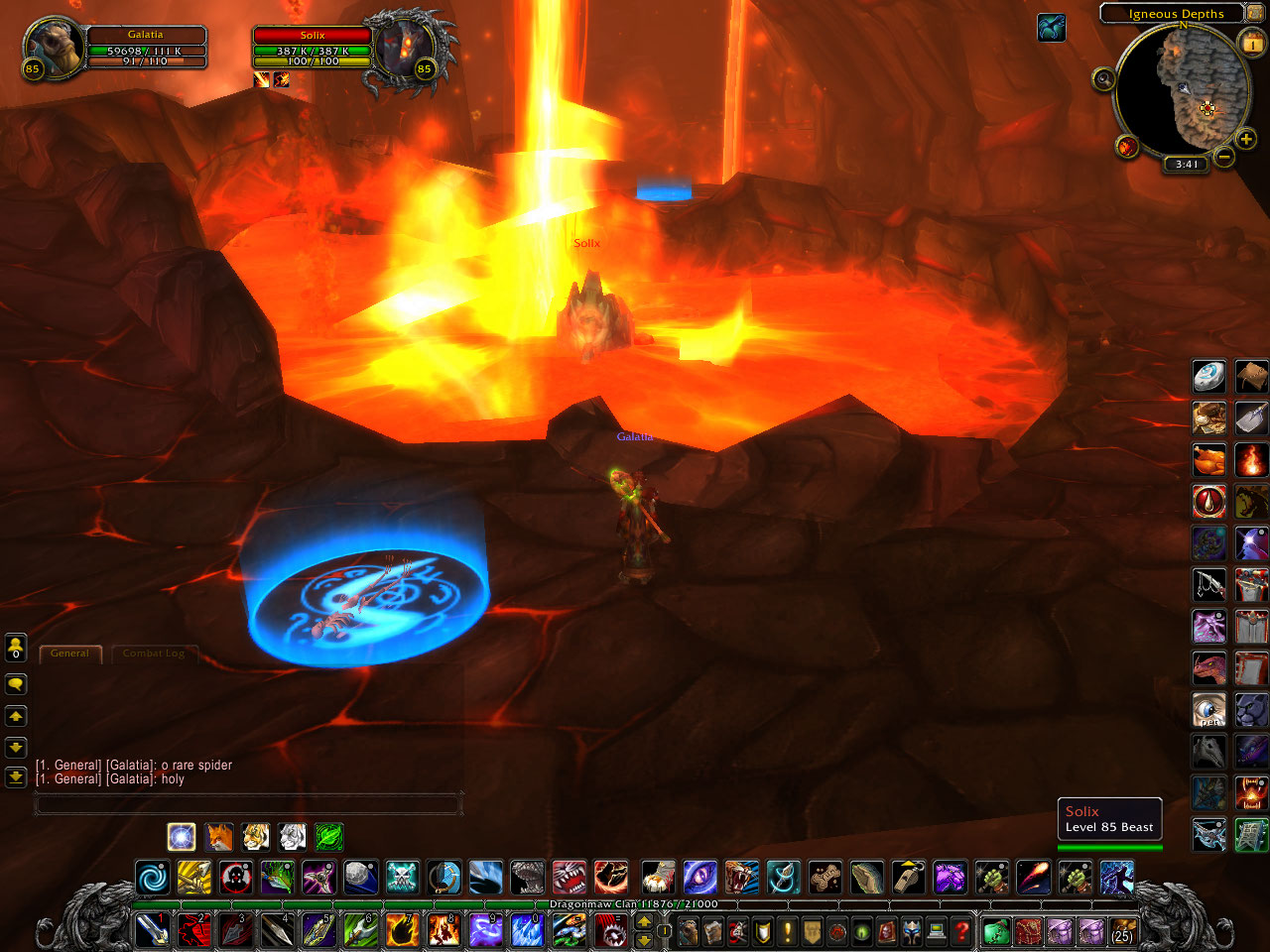Use action bar slot 1 ability
The width and height of the screenshot is (1270, 952).
(152, 930)
